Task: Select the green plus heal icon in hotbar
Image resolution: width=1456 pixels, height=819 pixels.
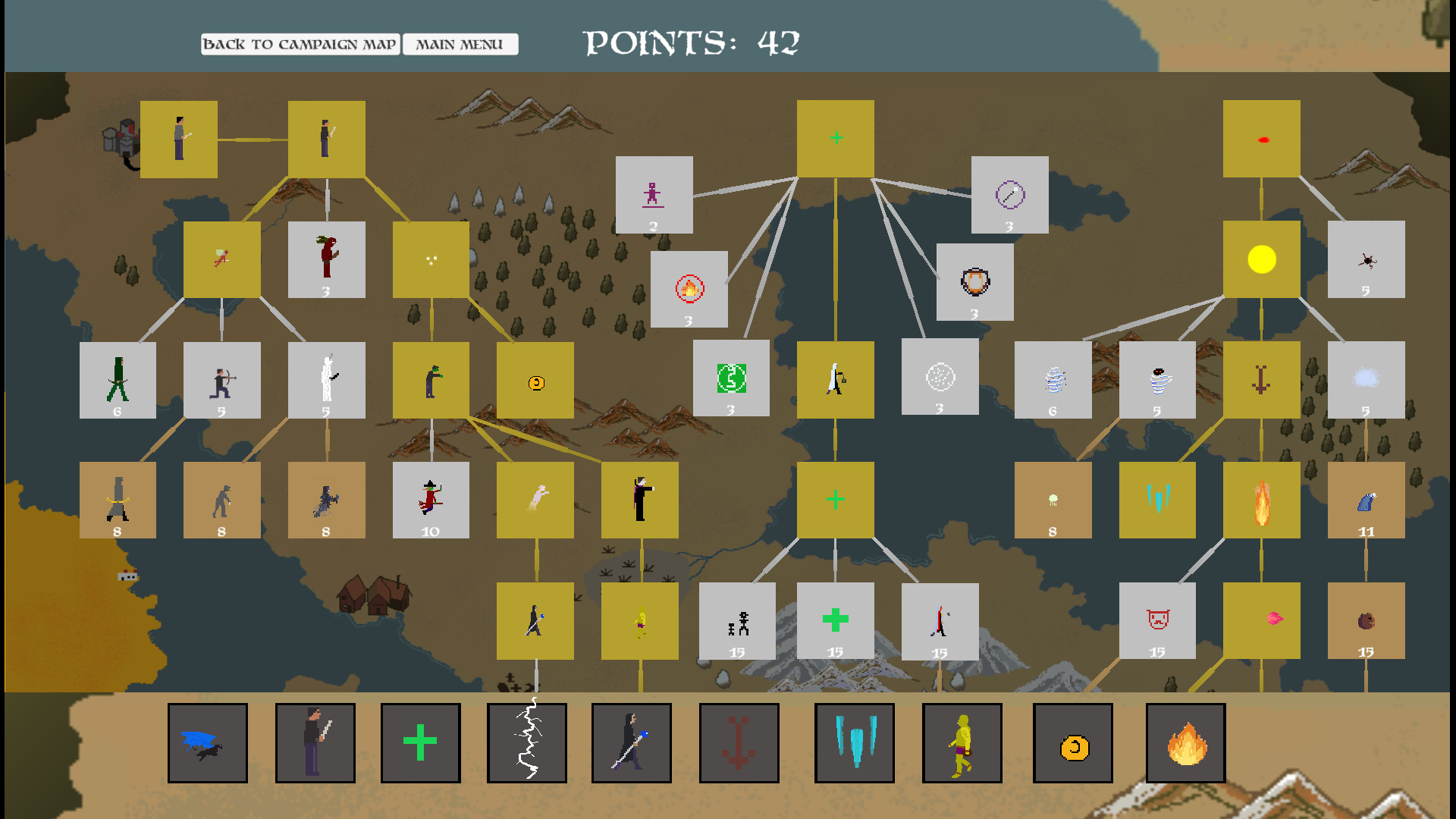Action: tap(421, 743)
